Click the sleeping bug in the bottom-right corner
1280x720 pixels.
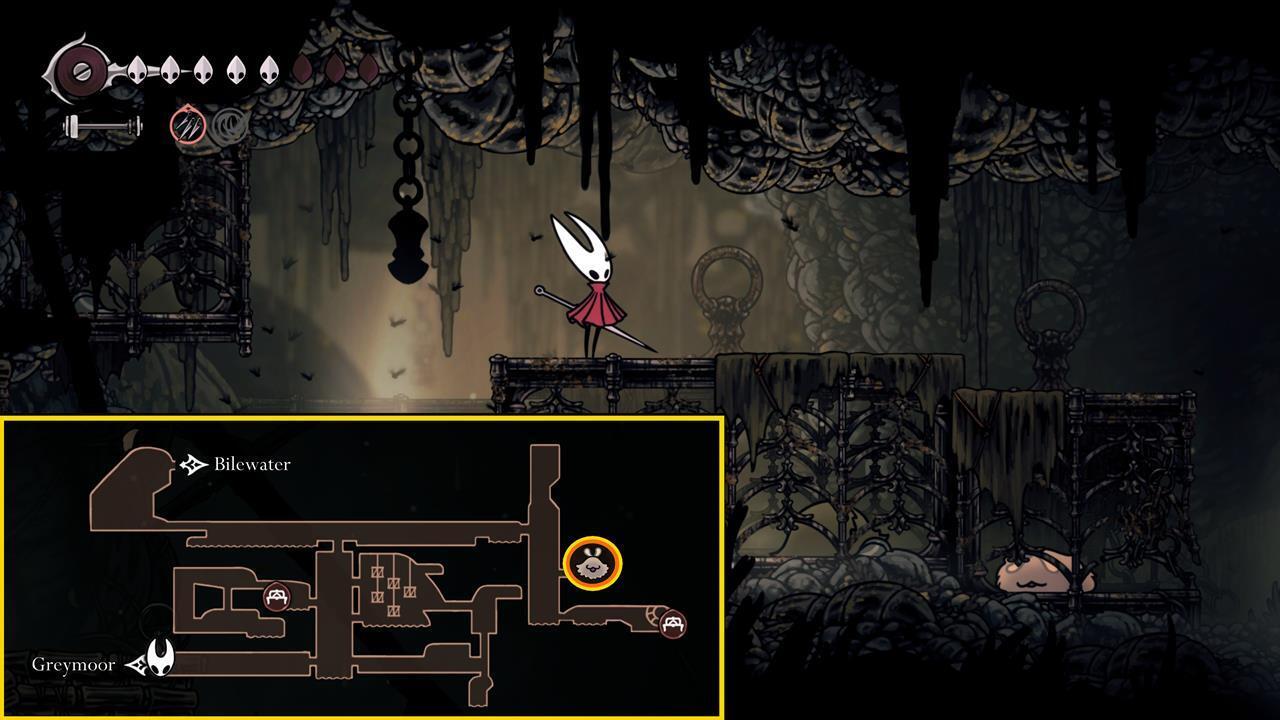[1032, 575]
